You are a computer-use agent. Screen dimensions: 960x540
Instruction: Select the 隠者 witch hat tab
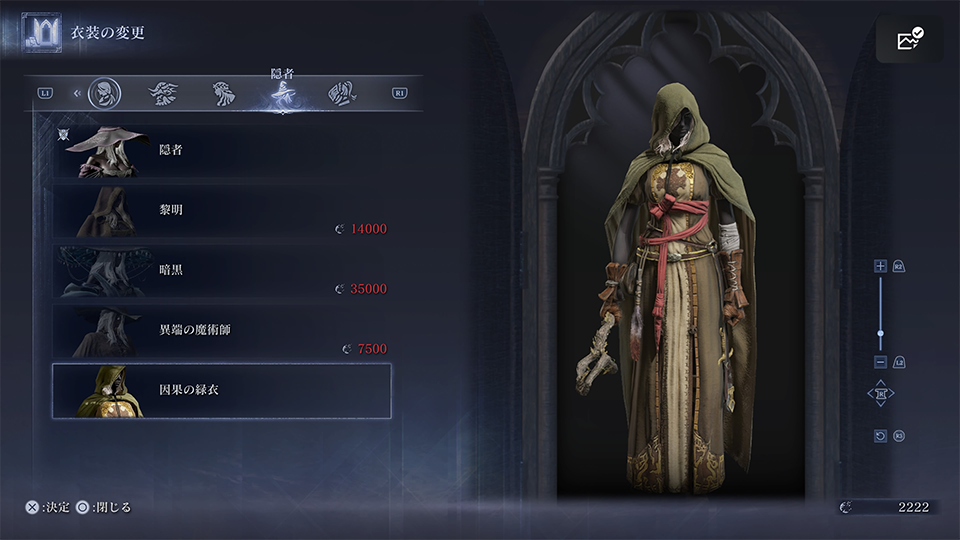pos(282,95)
